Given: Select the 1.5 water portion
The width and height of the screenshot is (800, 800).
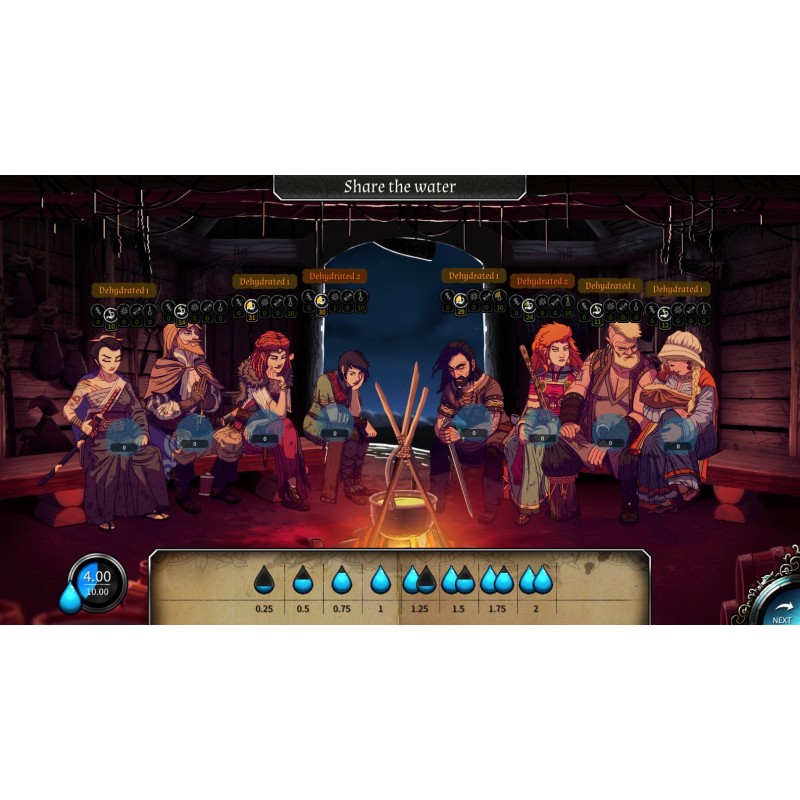Looking at the screenshot, I should tap(457, 579).
